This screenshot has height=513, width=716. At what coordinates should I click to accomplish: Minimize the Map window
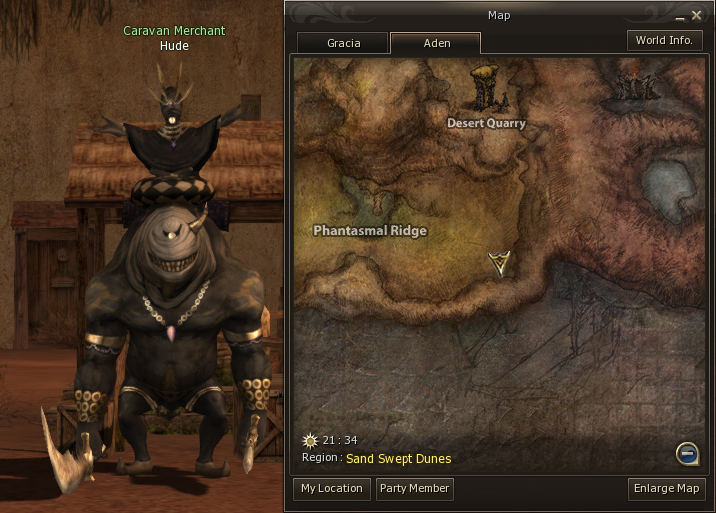coord(680,17)
